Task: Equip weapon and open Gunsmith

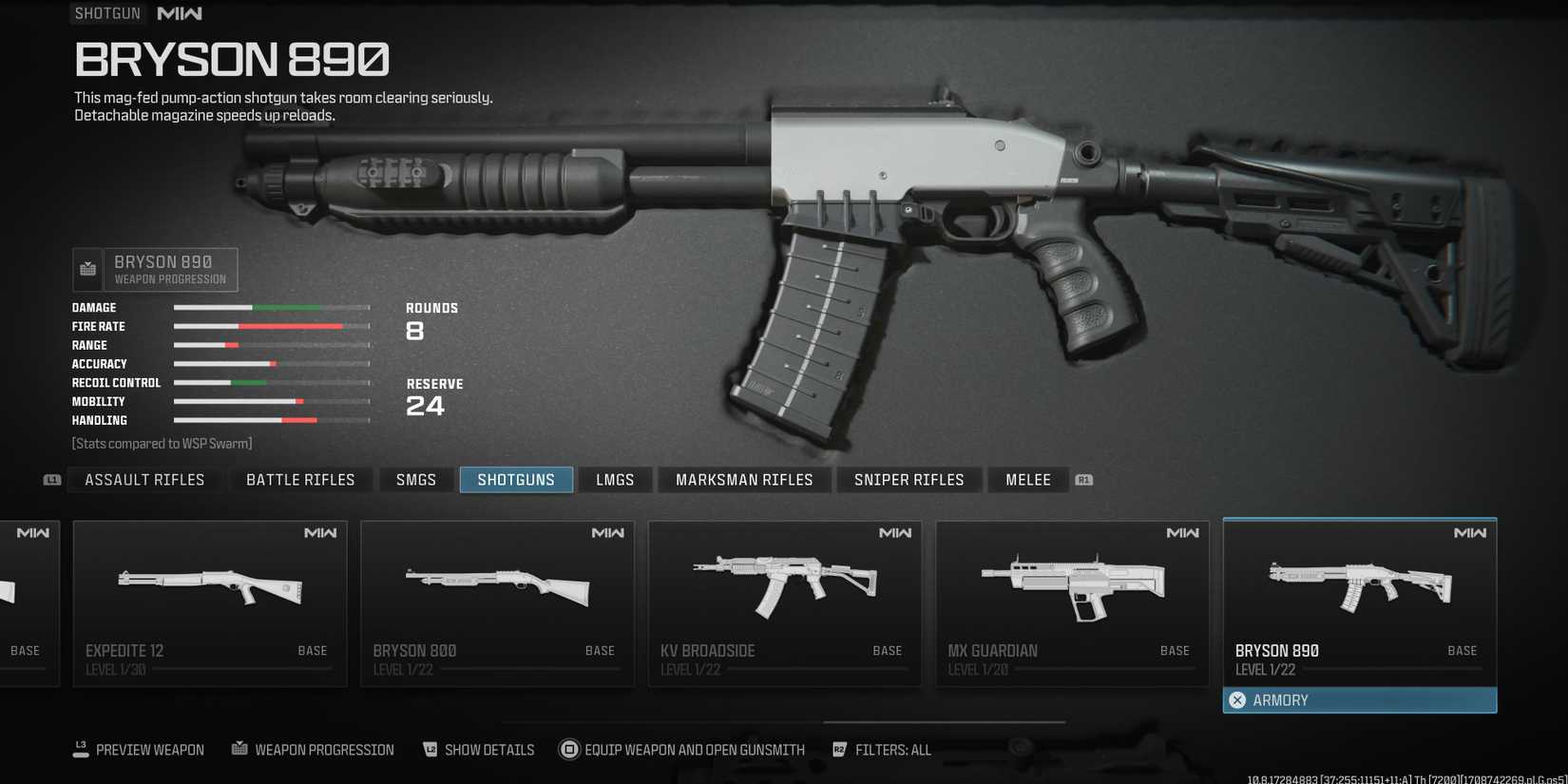Action: click(682, 750)
